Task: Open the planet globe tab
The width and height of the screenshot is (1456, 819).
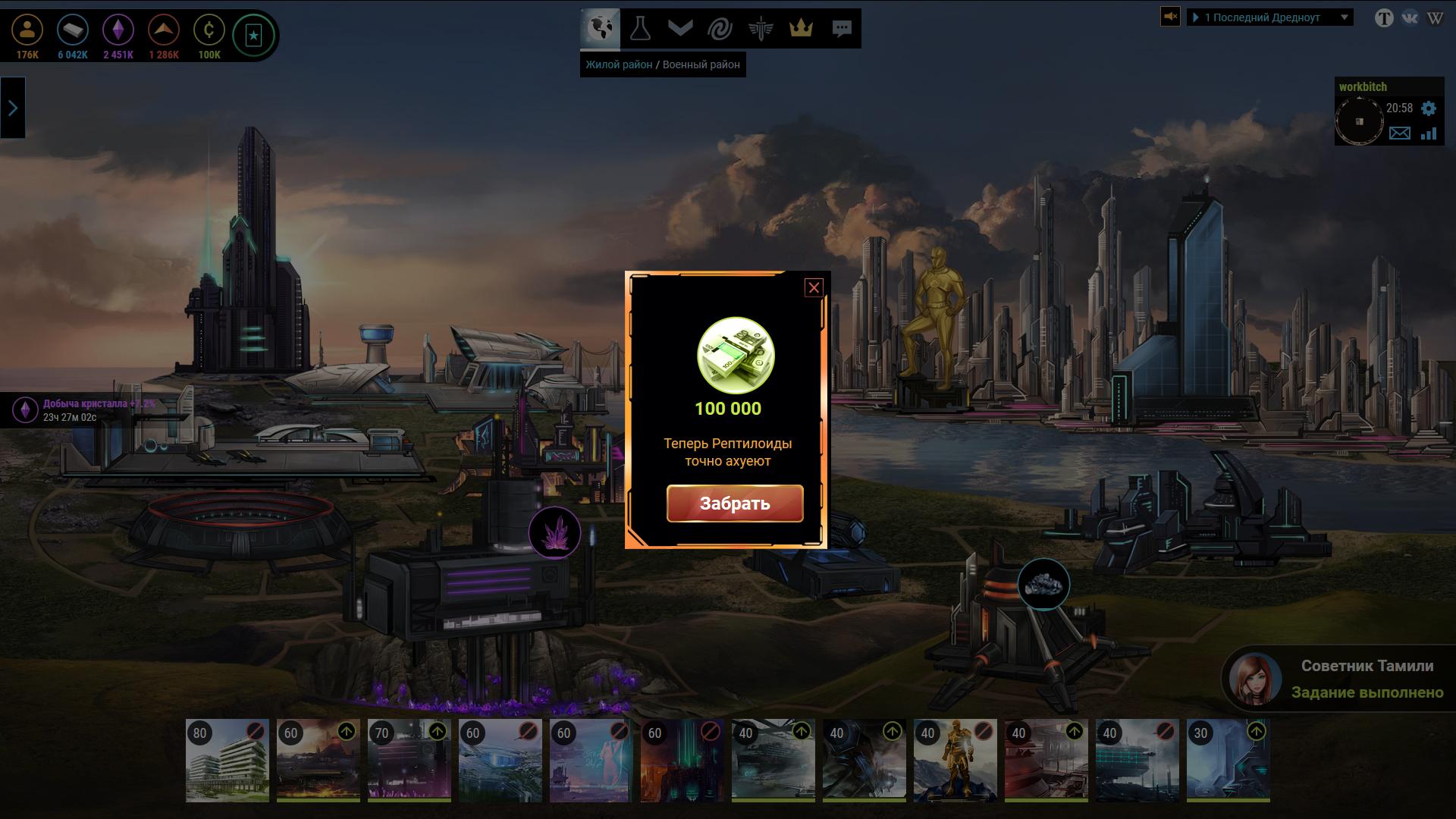Action: [601, 29]
